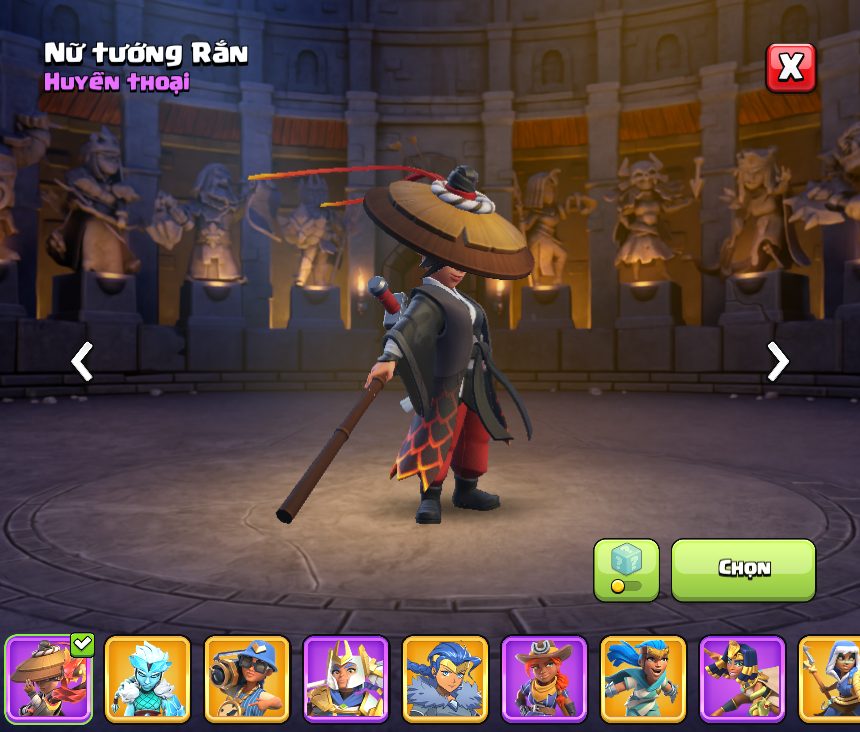Click the green Chọn button
Image resolution: width=860 pixels, height=732 pixels.
[743, 569]
